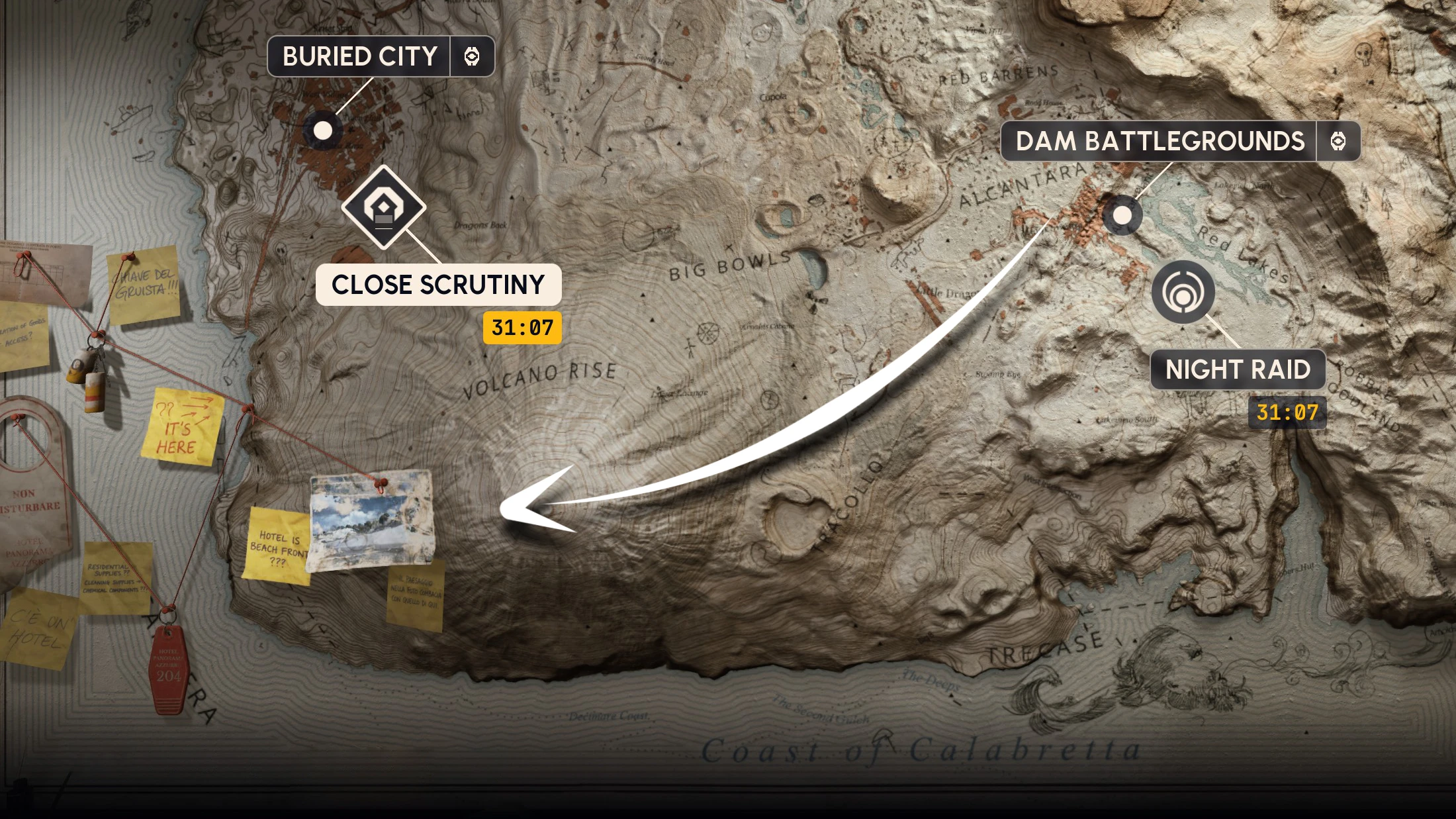
Task: Click the white marker dot at Dam Battlegrounds
Action: [x=1122, y=215]
